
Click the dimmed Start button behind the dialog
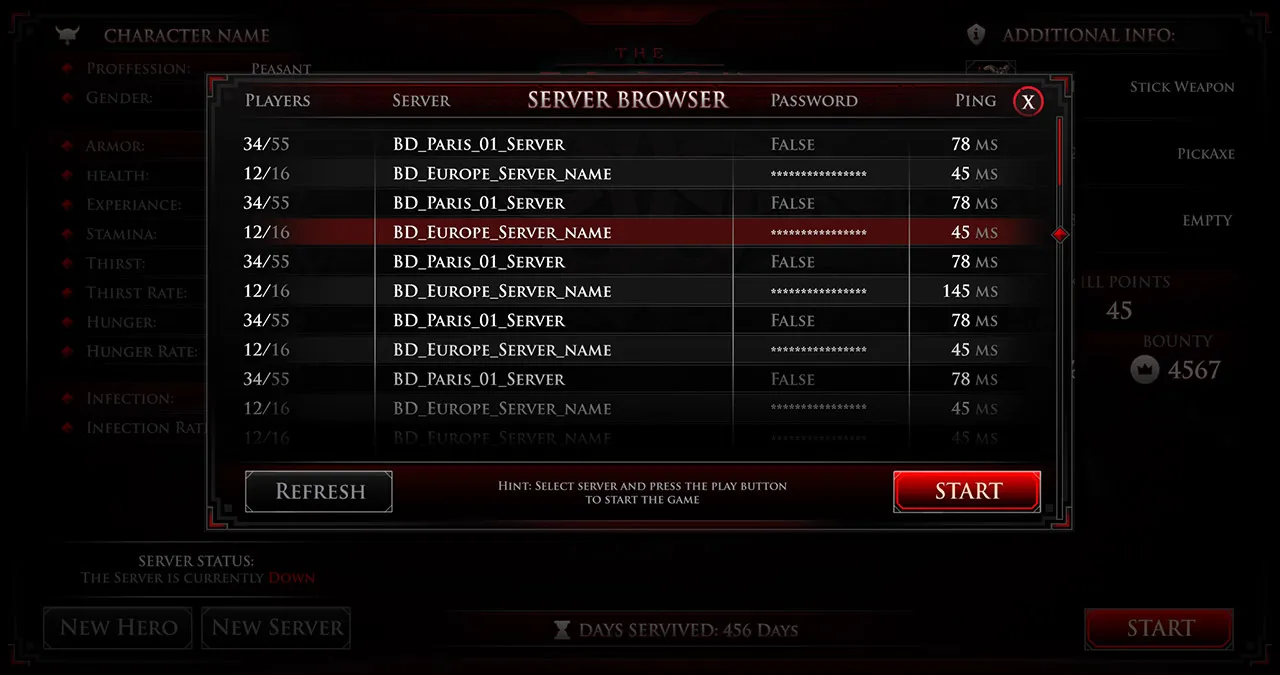point(1159,629)
